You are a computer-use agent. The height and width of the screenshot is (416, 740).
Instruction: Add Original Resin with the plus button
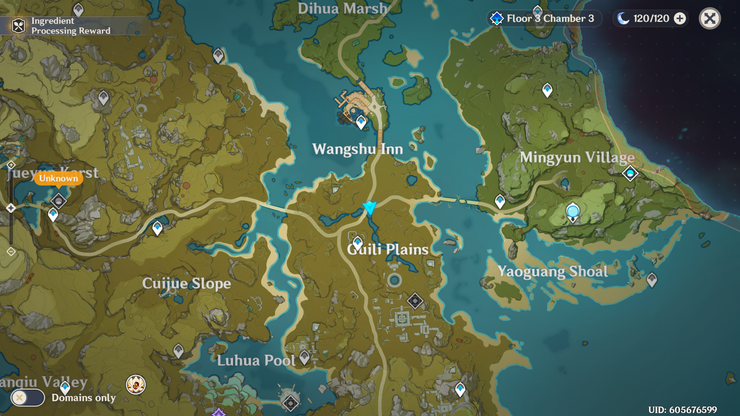[x=680, y=18]
